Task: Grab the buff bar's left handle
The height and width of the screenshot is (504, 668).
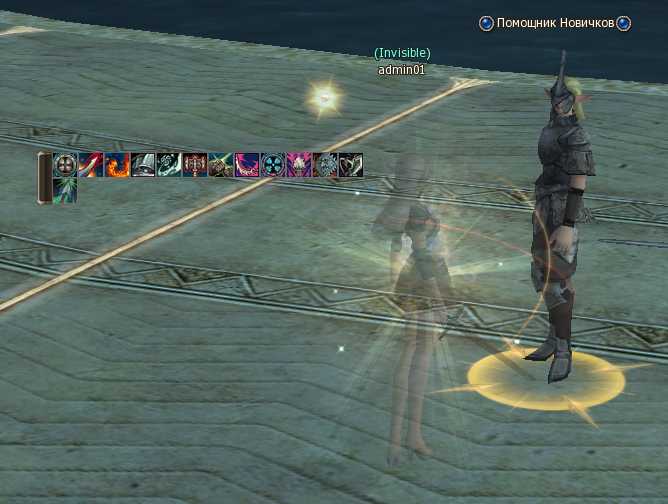Action: click(x=44, y=178)
